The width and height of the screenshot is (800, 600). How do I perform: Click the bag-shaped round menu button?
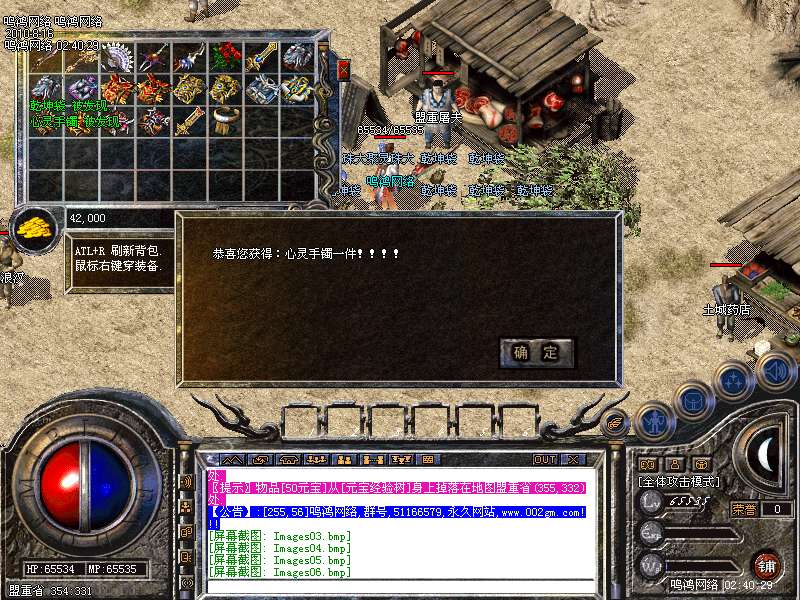click(692, 400)
